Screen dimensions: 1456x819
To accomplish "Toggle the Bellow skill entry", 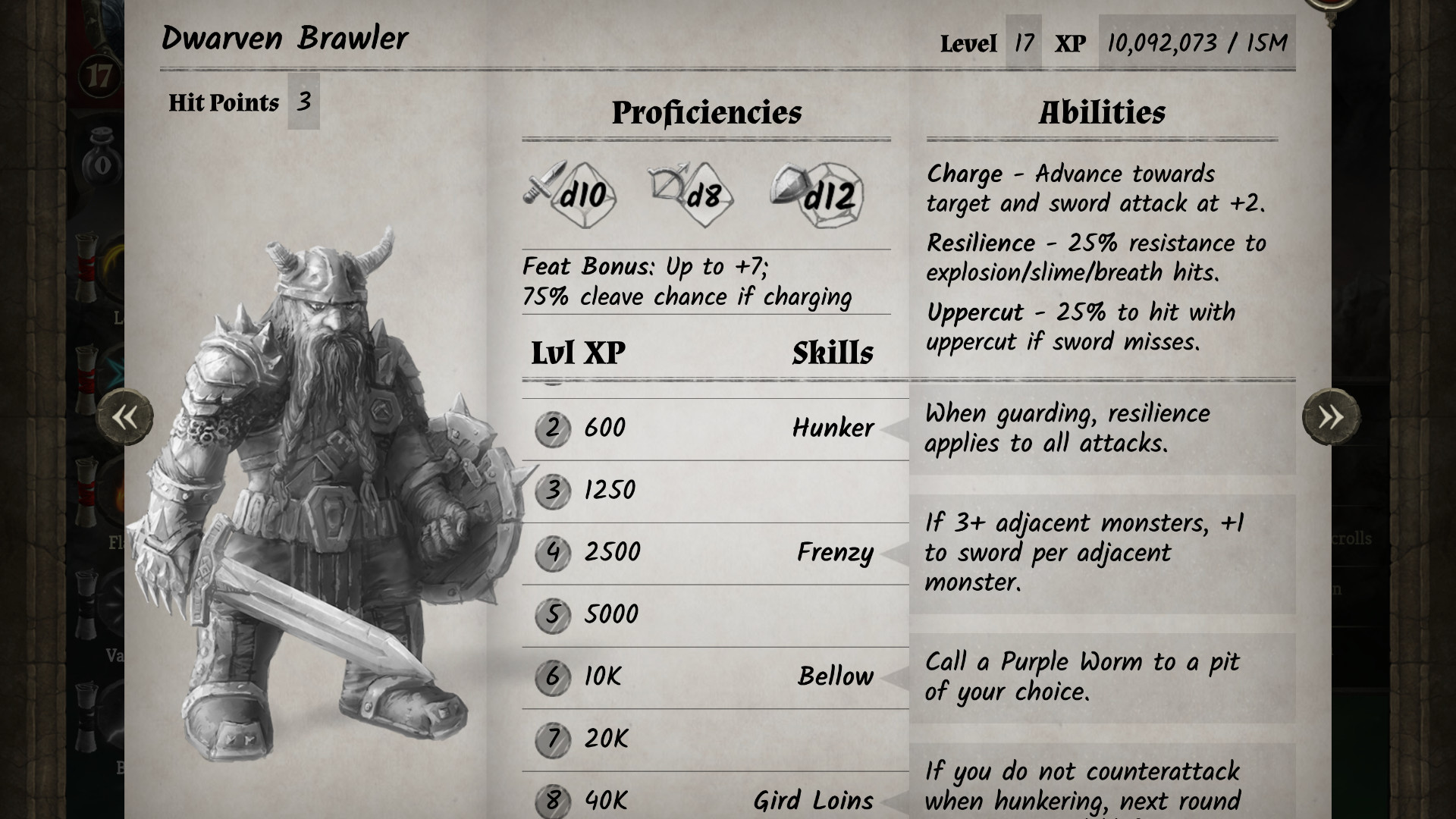I will pyautogui.click(x=834, y=676).
